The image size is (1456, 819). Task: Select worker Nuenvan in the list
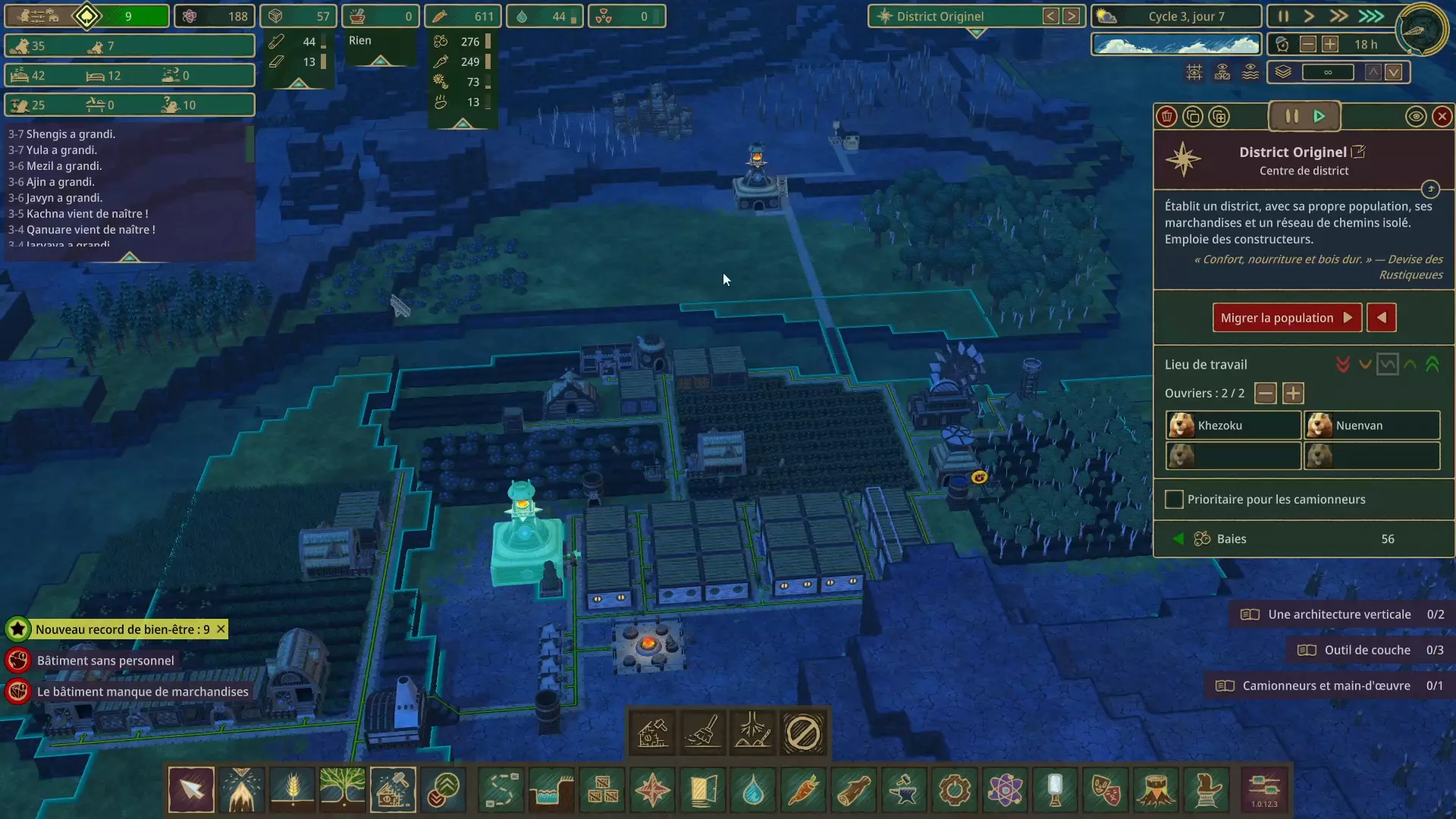(x=1371, y=425)
